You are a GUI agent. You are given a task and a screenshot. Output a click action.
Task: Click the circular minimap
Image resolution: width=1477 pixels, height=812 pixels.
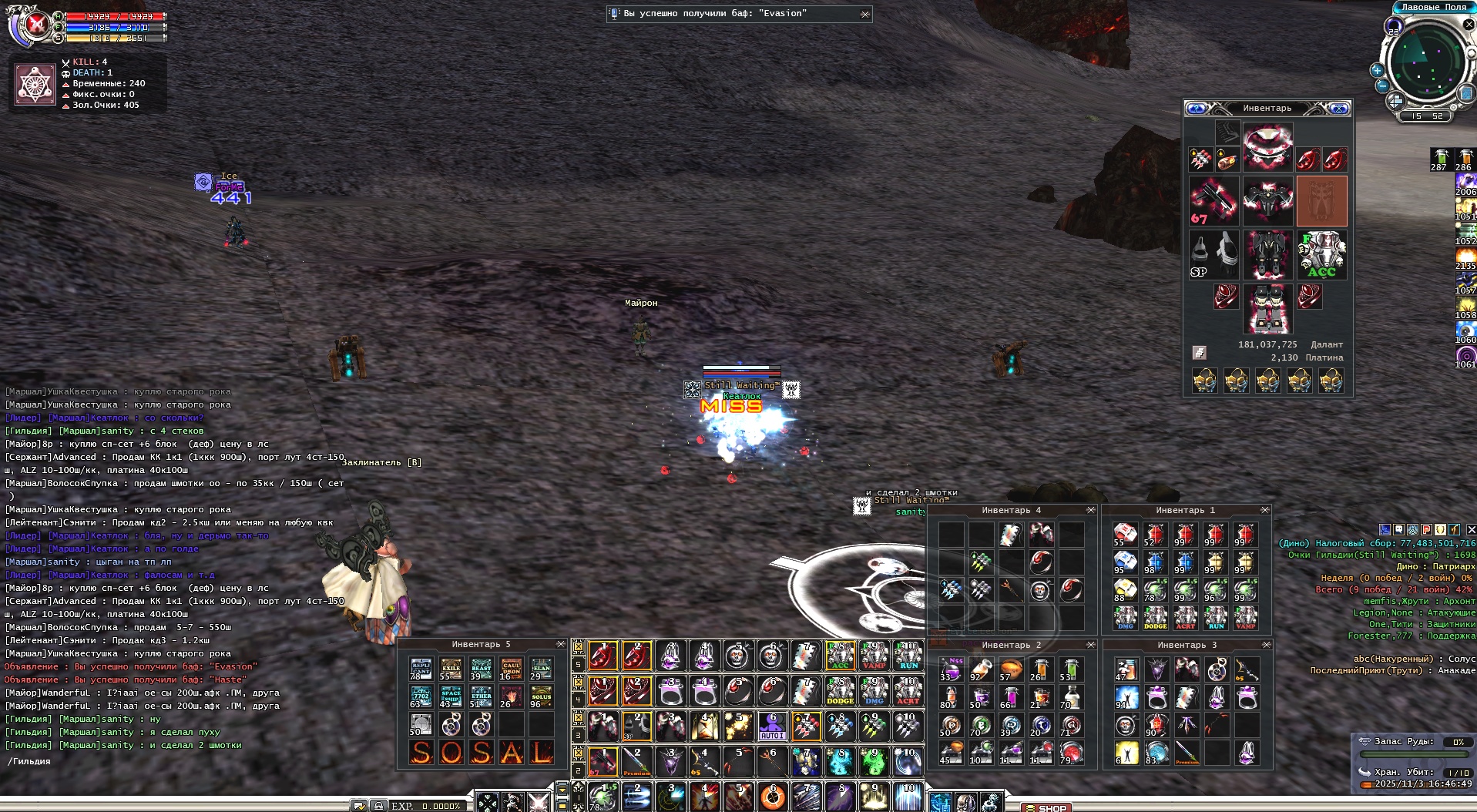coord(1426,61)
